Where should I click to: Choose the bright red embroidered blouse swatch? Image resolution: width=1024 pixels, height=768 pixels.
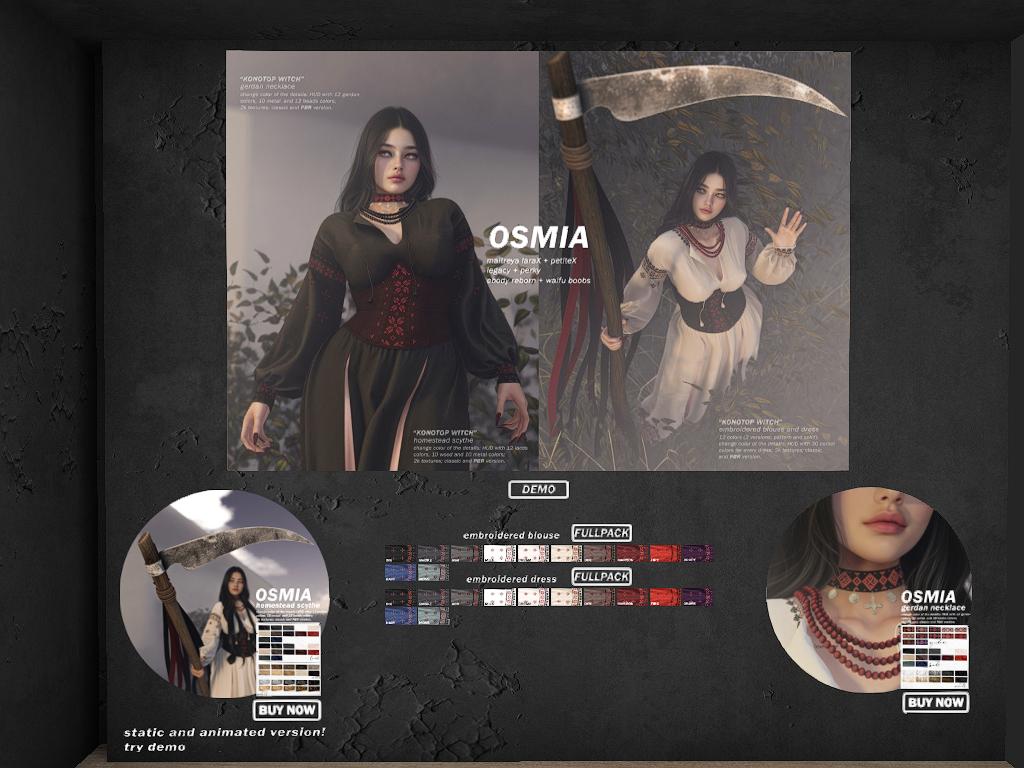pyautogui.click(x=664, y=553)
